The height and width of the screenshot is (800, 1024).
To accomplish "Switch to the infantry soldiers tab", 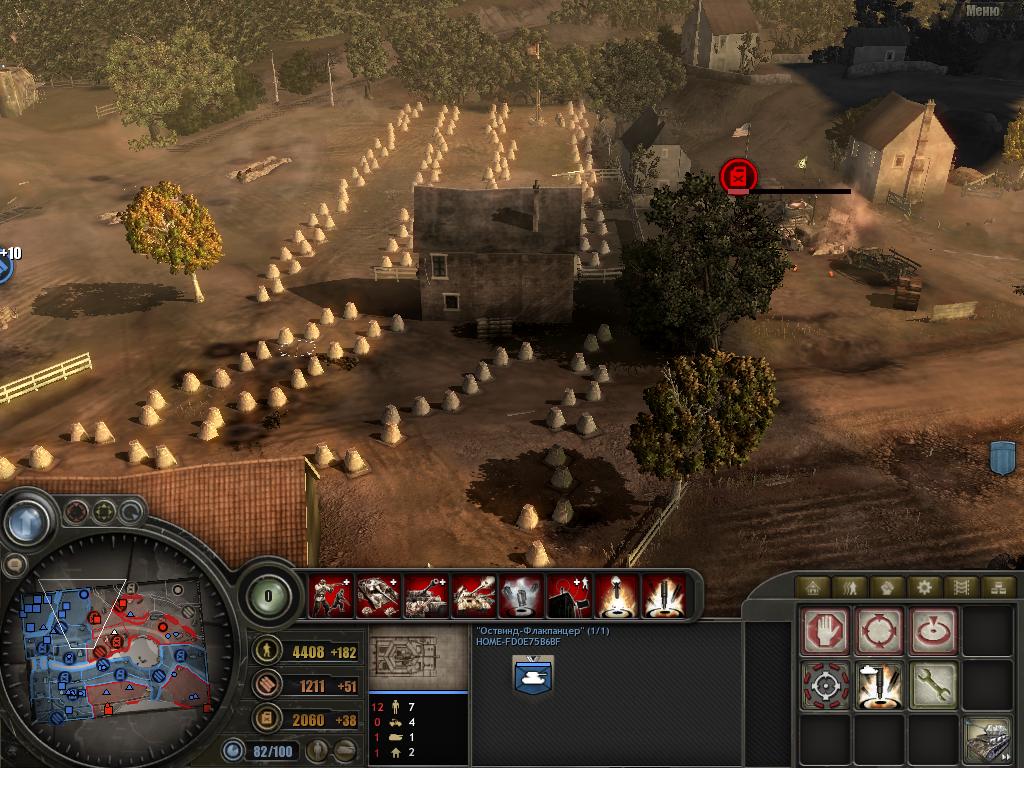I will pos(849,587).
